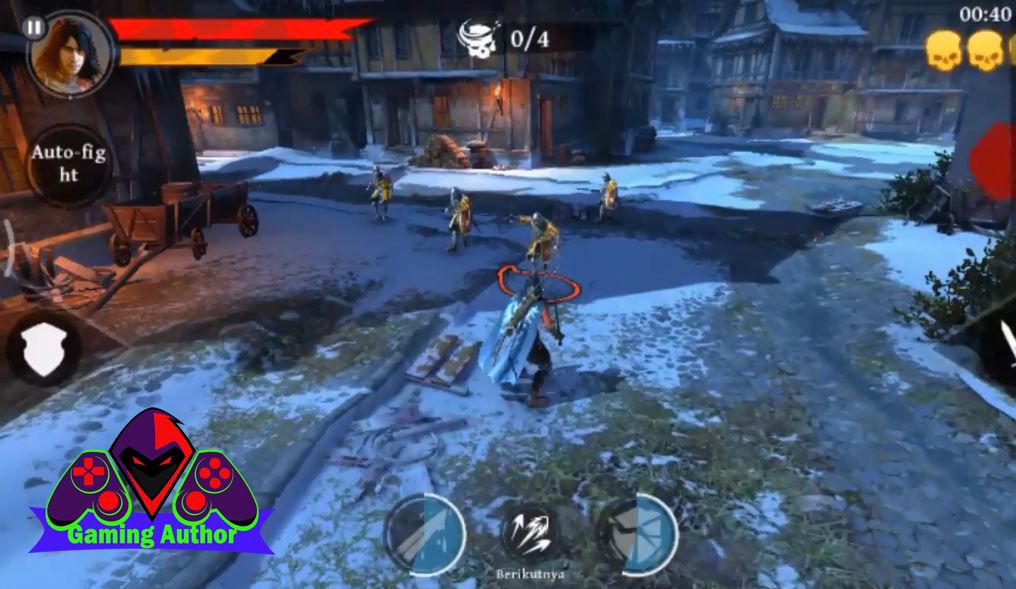Pause the game with the pause button

[x=34, y=28]
